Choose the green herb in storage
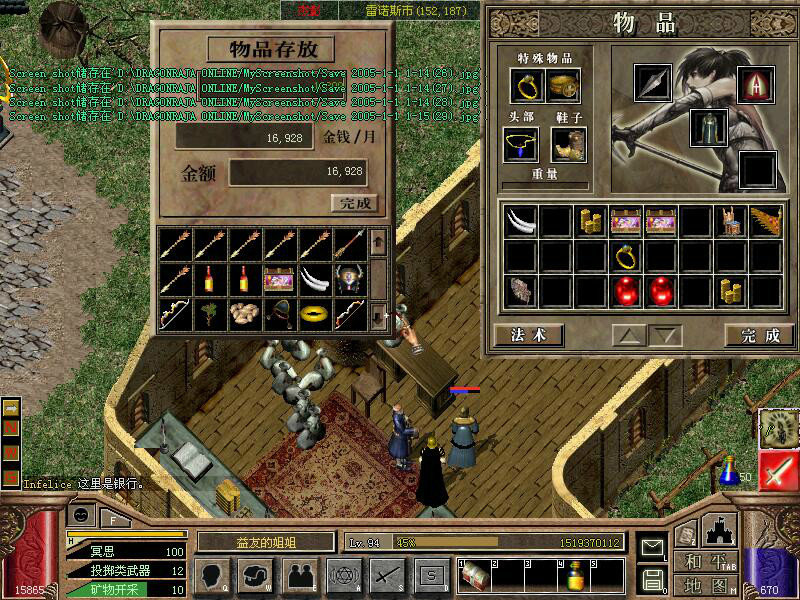The image size is (800, 600). click(x=210, y=314)
